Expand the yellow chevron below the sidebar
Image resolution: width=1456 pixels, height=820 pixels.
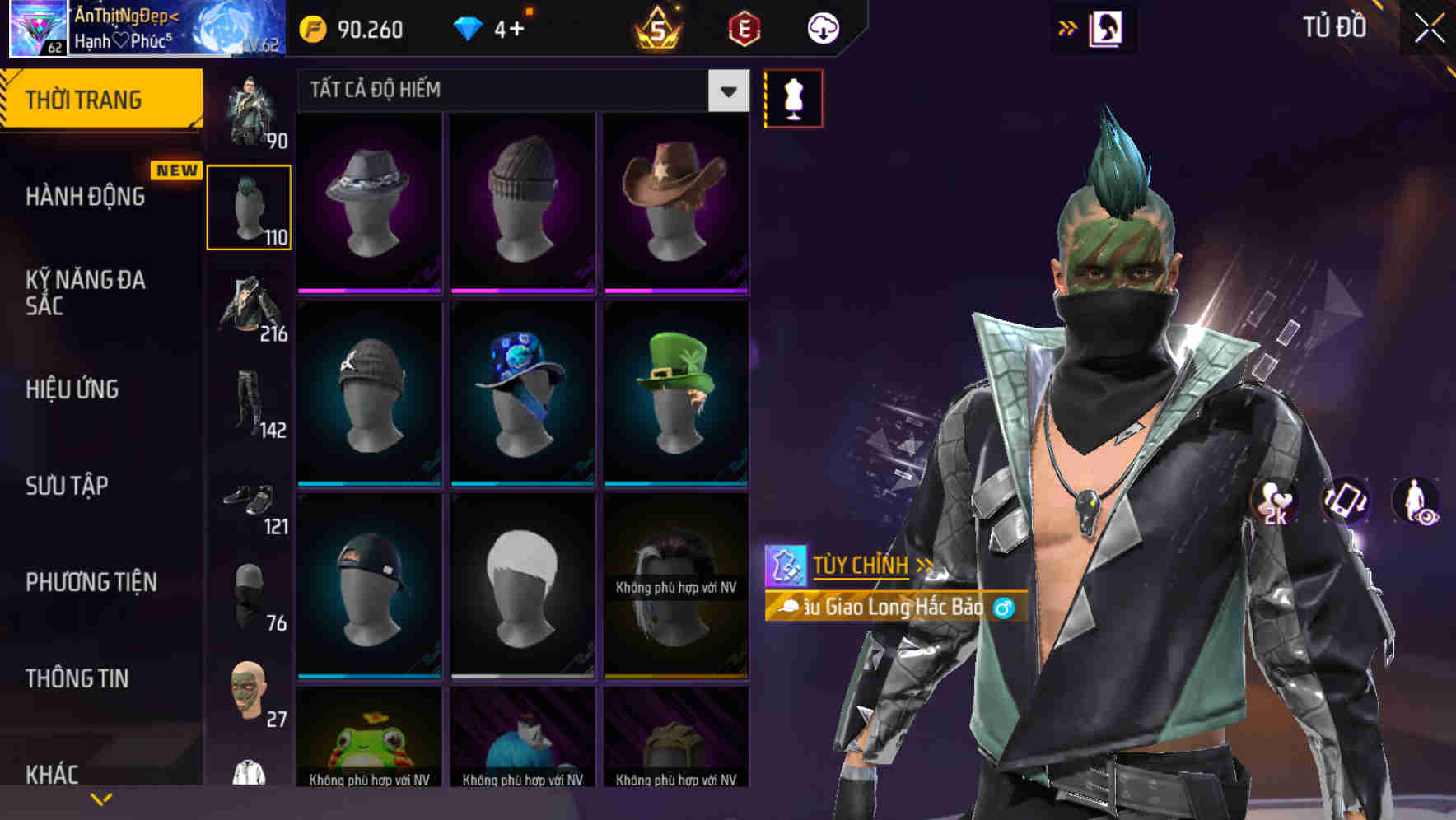click(x=100, y=798)
